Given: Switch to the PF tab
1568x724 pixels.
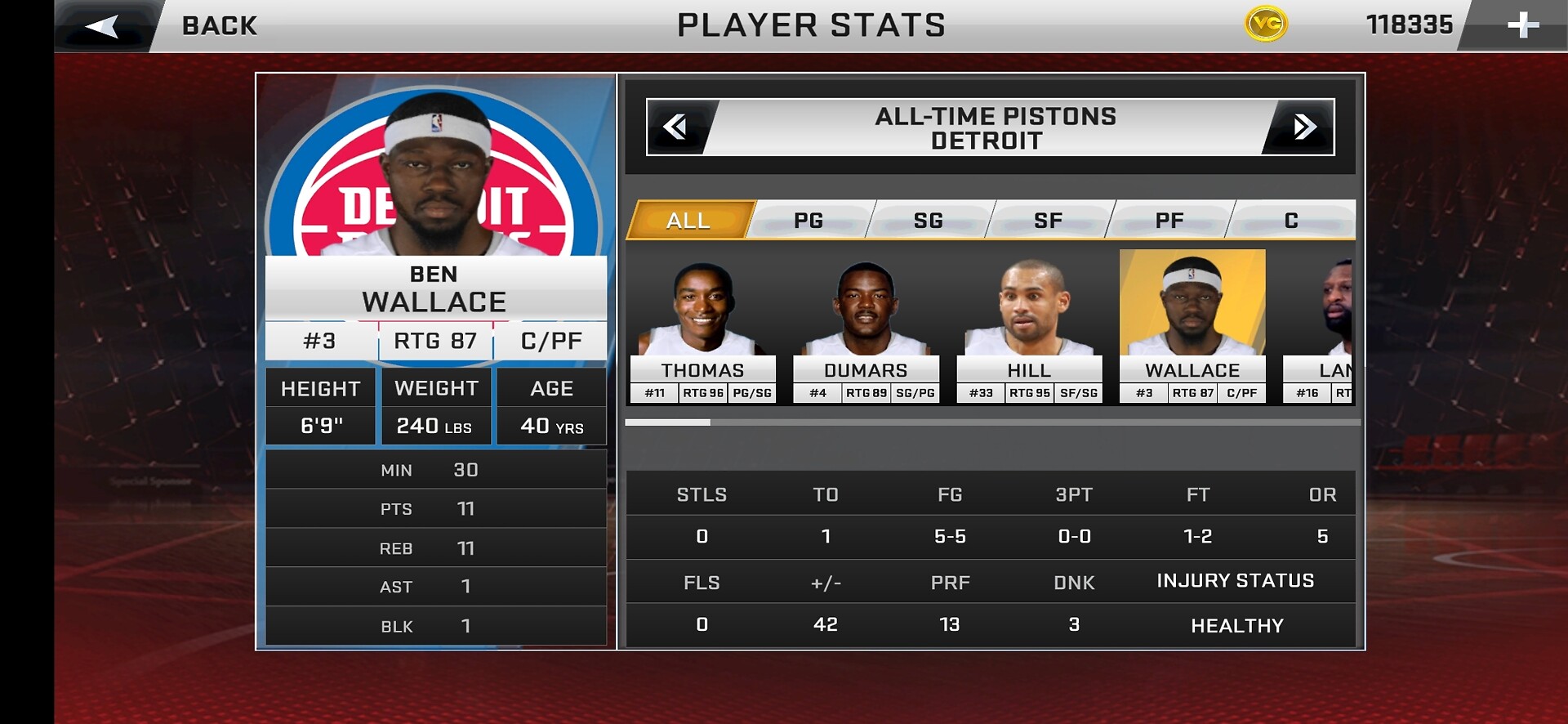Looking at the screenshot, I should pyautogui.click(x=1169, y=220).
